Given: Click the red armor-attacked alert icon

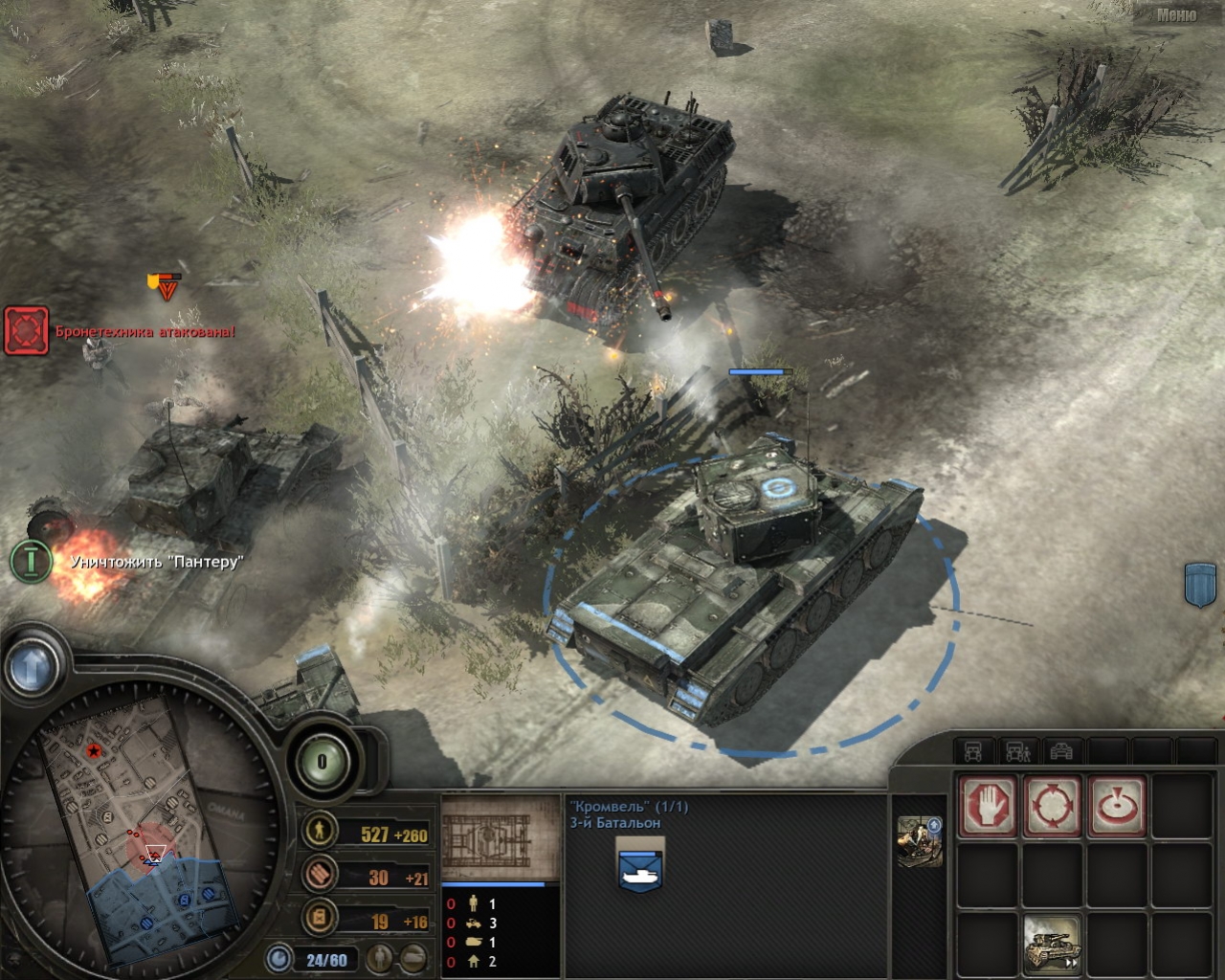Looking at the screenshot, I should tap(27, 331).
